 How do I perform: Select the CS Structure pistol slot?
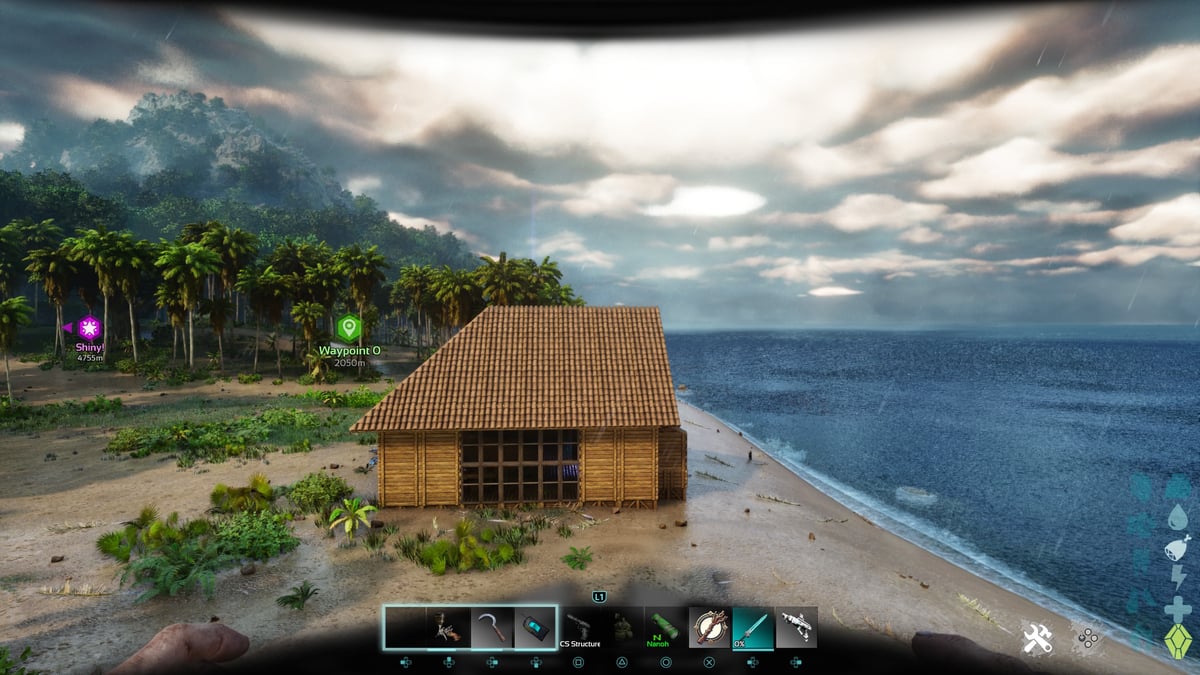(580, 628)
